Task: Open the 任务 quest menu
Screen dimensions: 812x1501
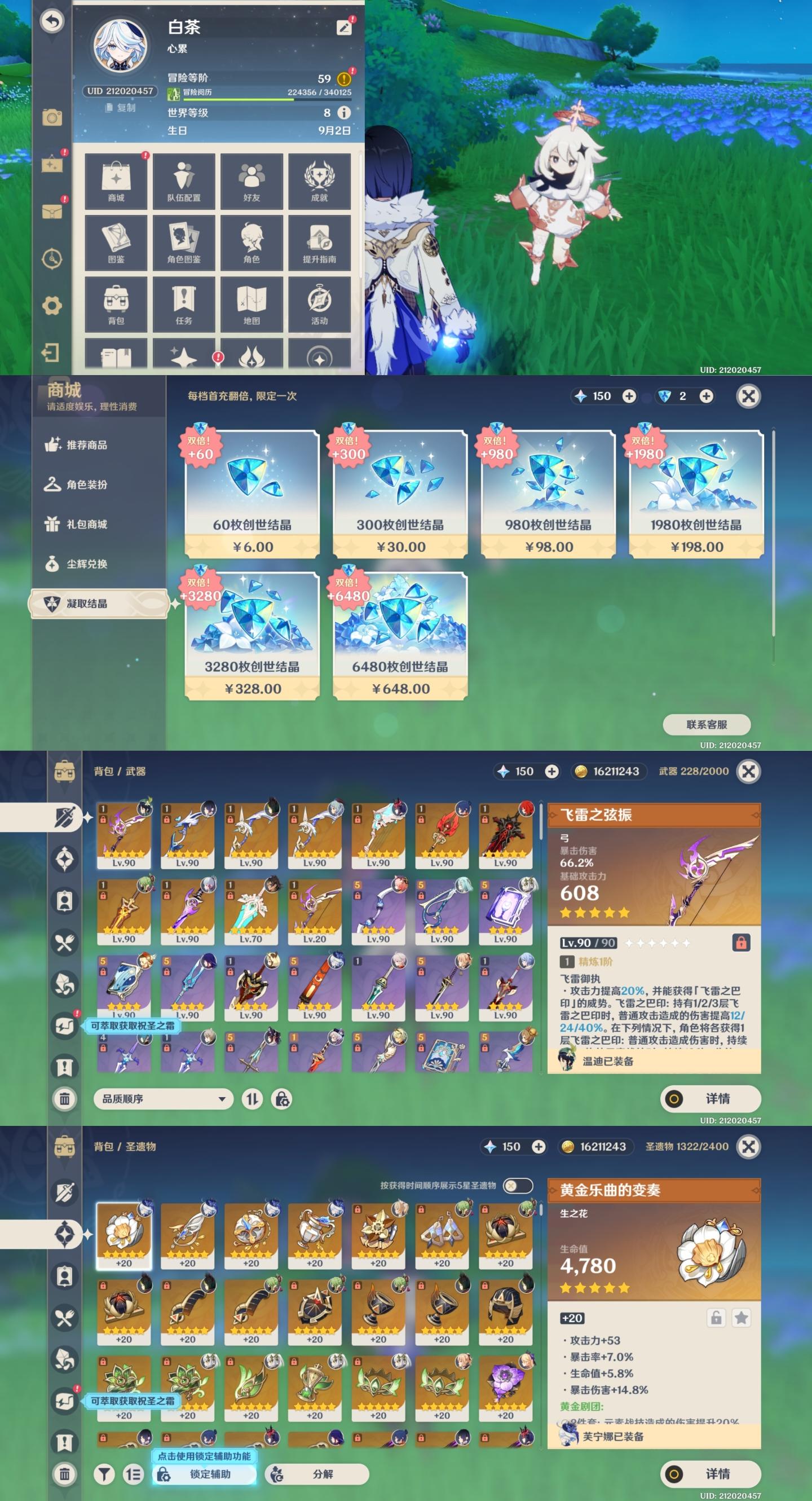Action: (x=183, y=304)
